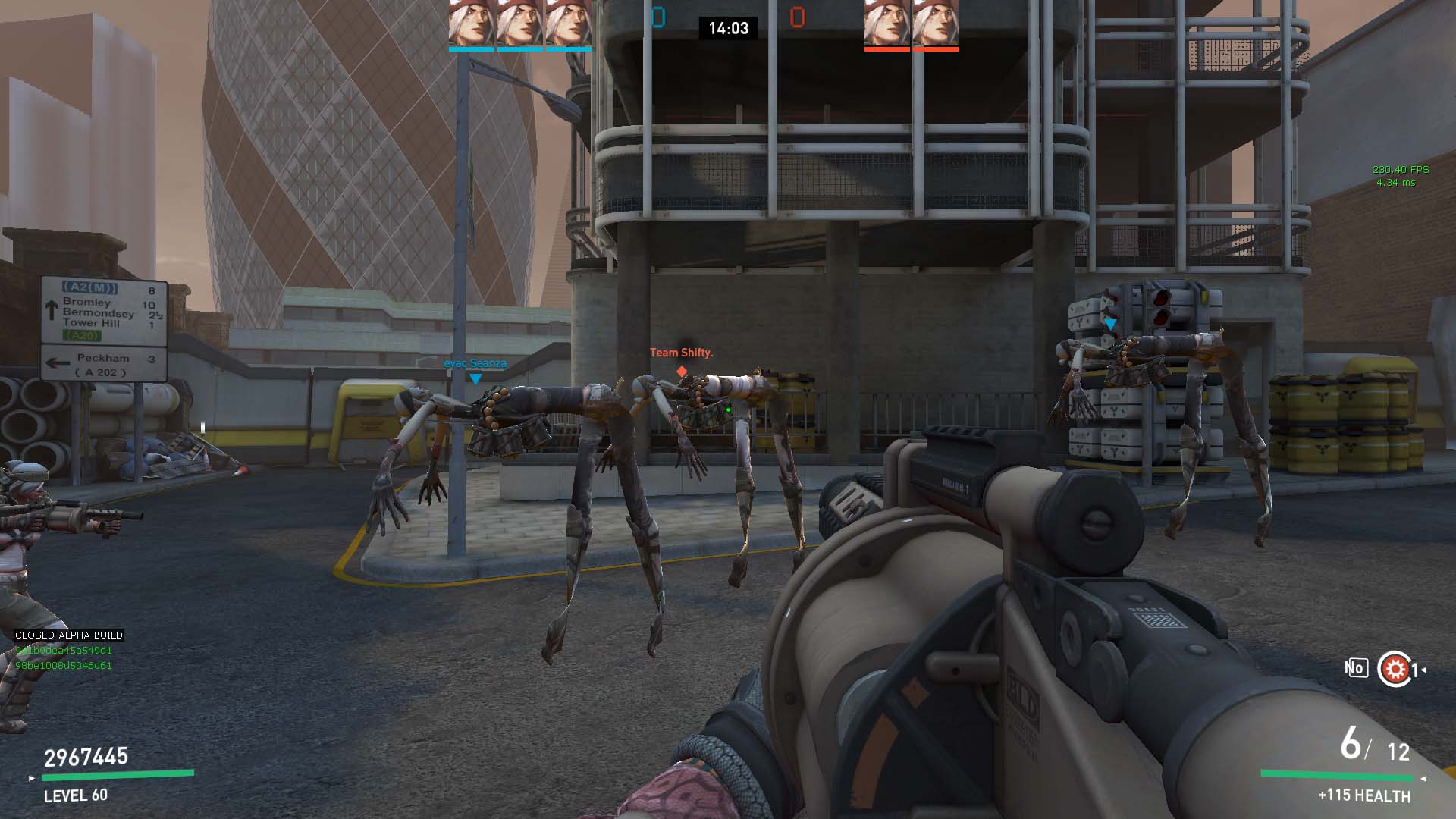
Task: Activate the red gear ability icon
Action: [1394, 669]
